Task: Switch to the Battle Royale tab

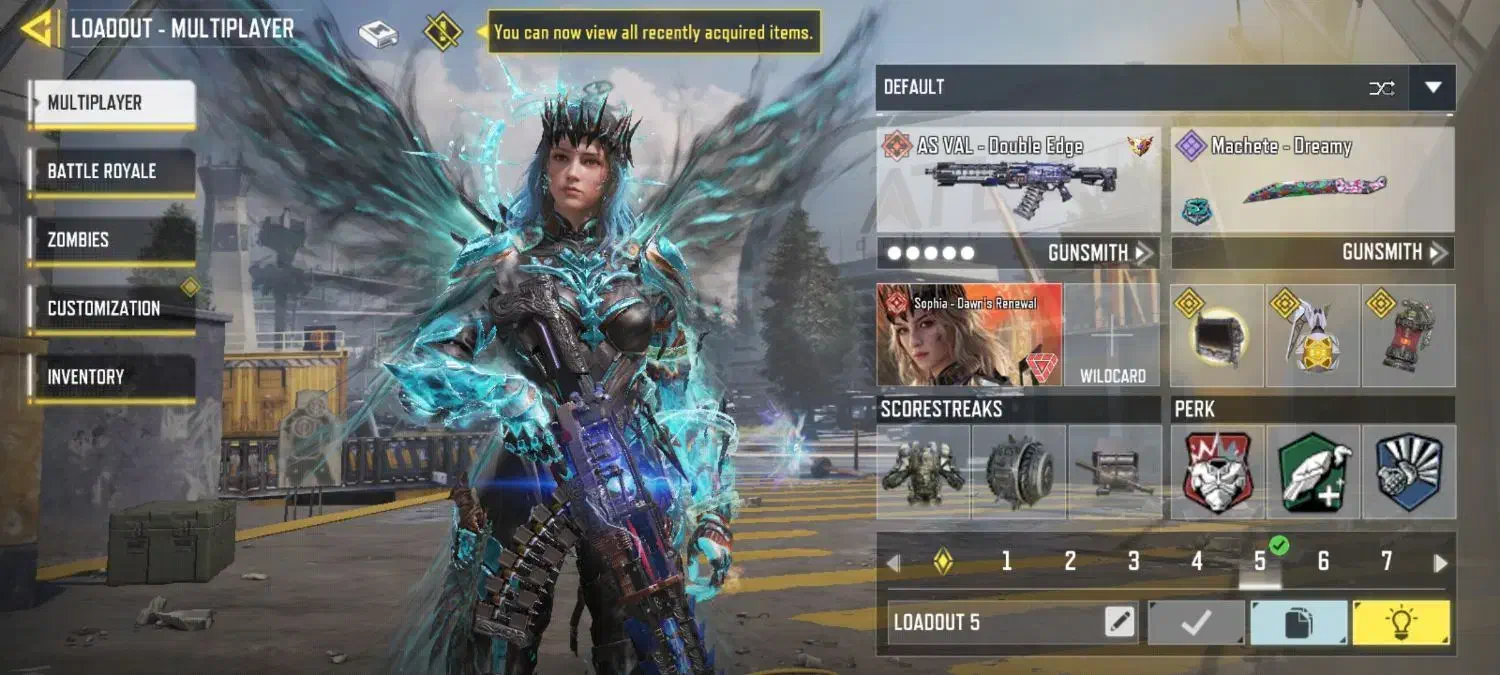Action: coord(111,171)
